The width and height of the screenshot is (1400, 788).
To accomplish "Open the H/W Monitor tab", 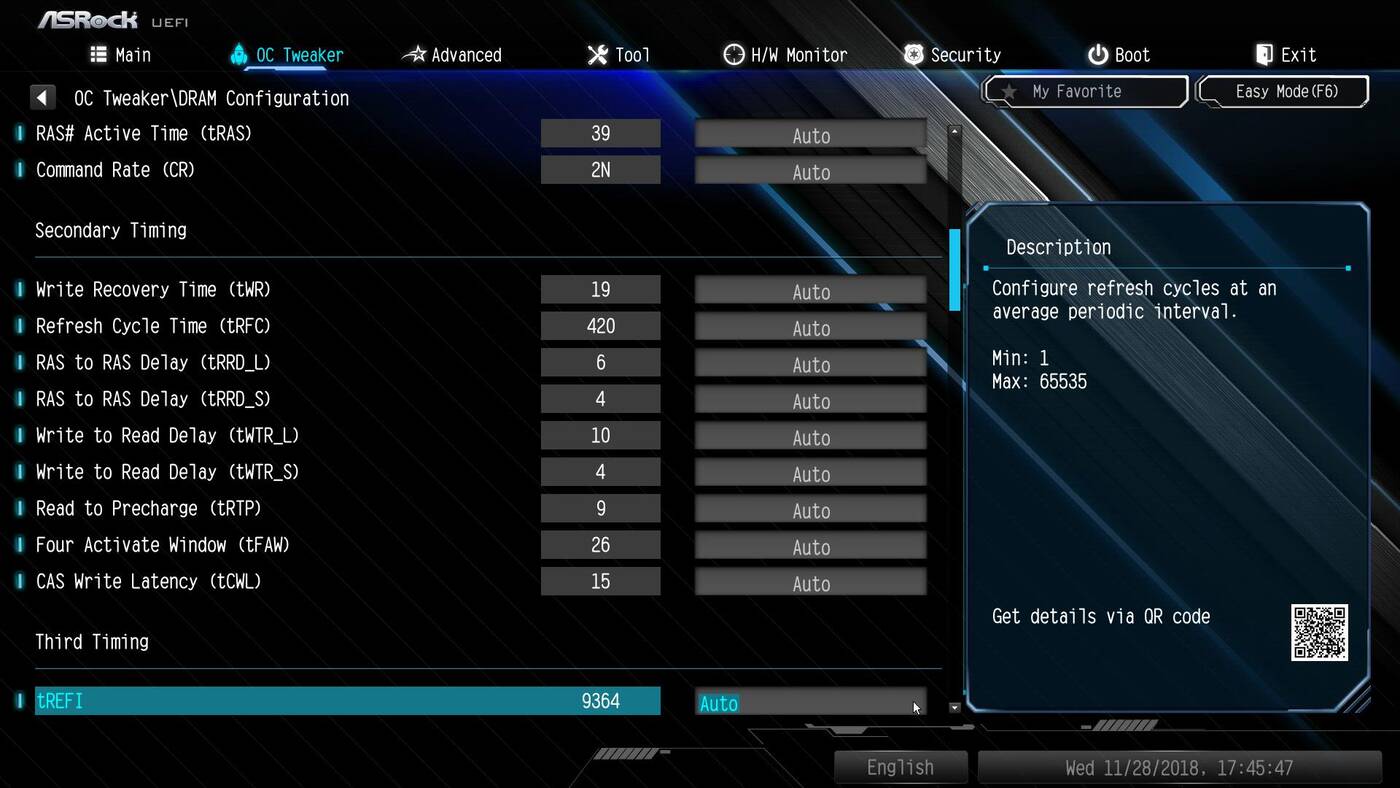I will [786, 55].
